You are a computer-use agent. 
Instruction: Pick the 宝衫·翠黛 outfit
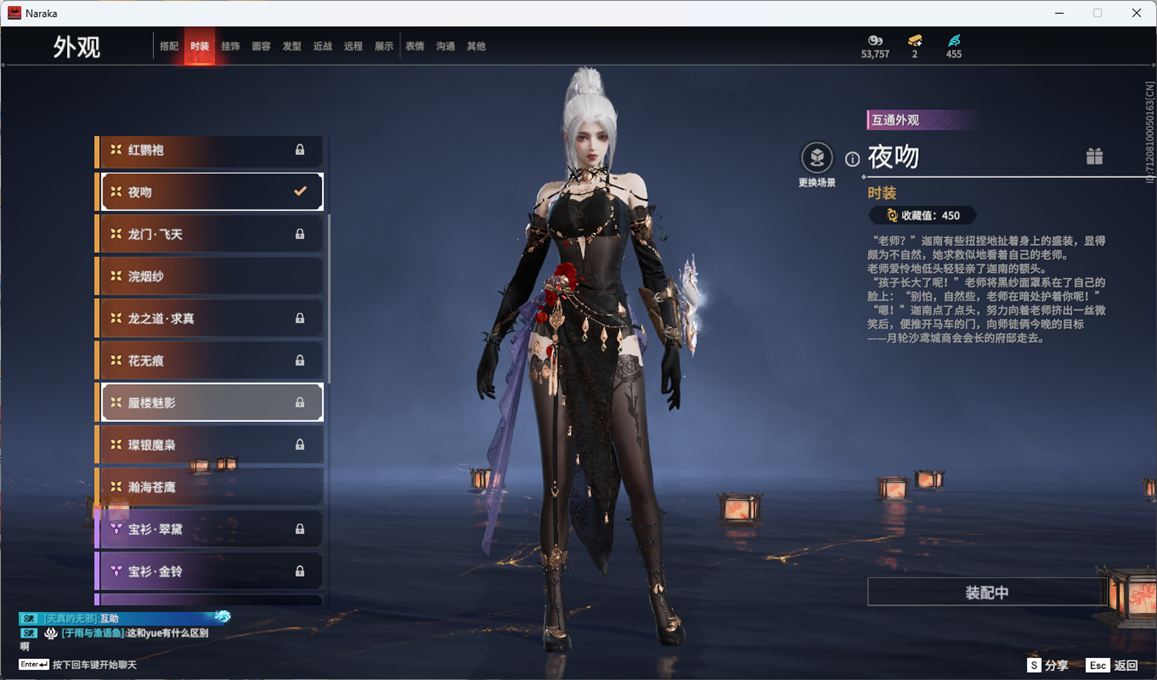click(x=210, y=528)
